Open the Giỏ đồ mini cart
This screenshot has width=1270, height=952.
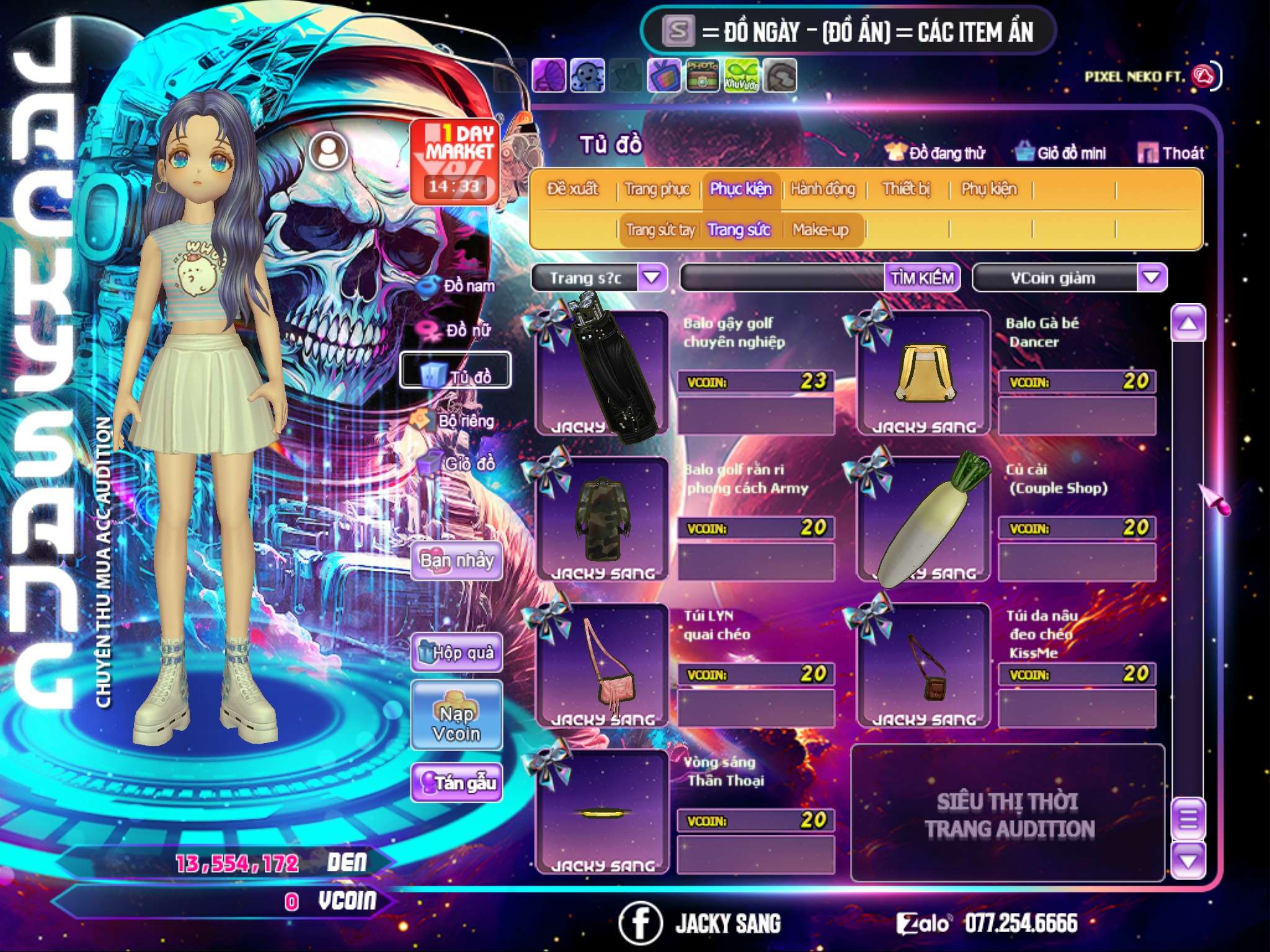click(x=1060, y=153)
